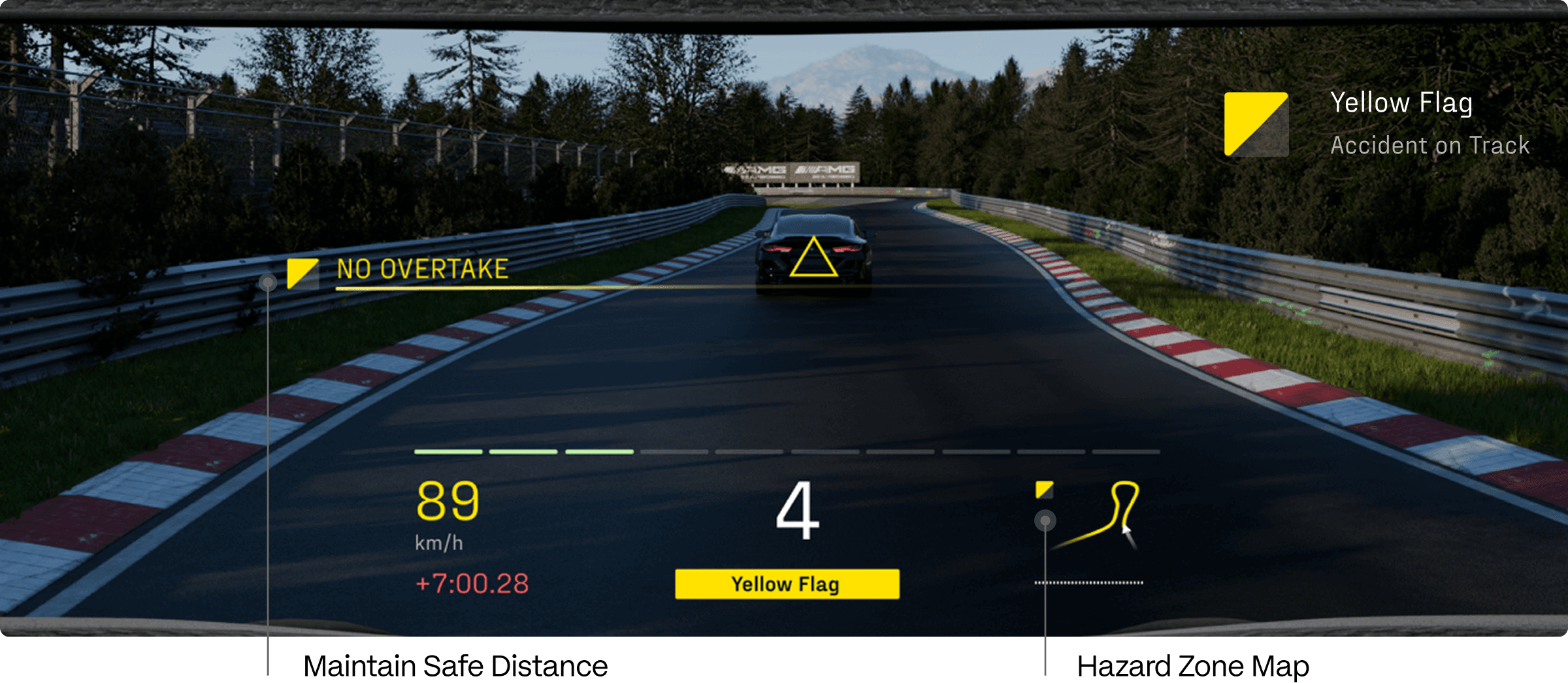1568x683 pixels.
Task: Click the NO OVERTAKE flag icon
Action: tap(302, 273)
